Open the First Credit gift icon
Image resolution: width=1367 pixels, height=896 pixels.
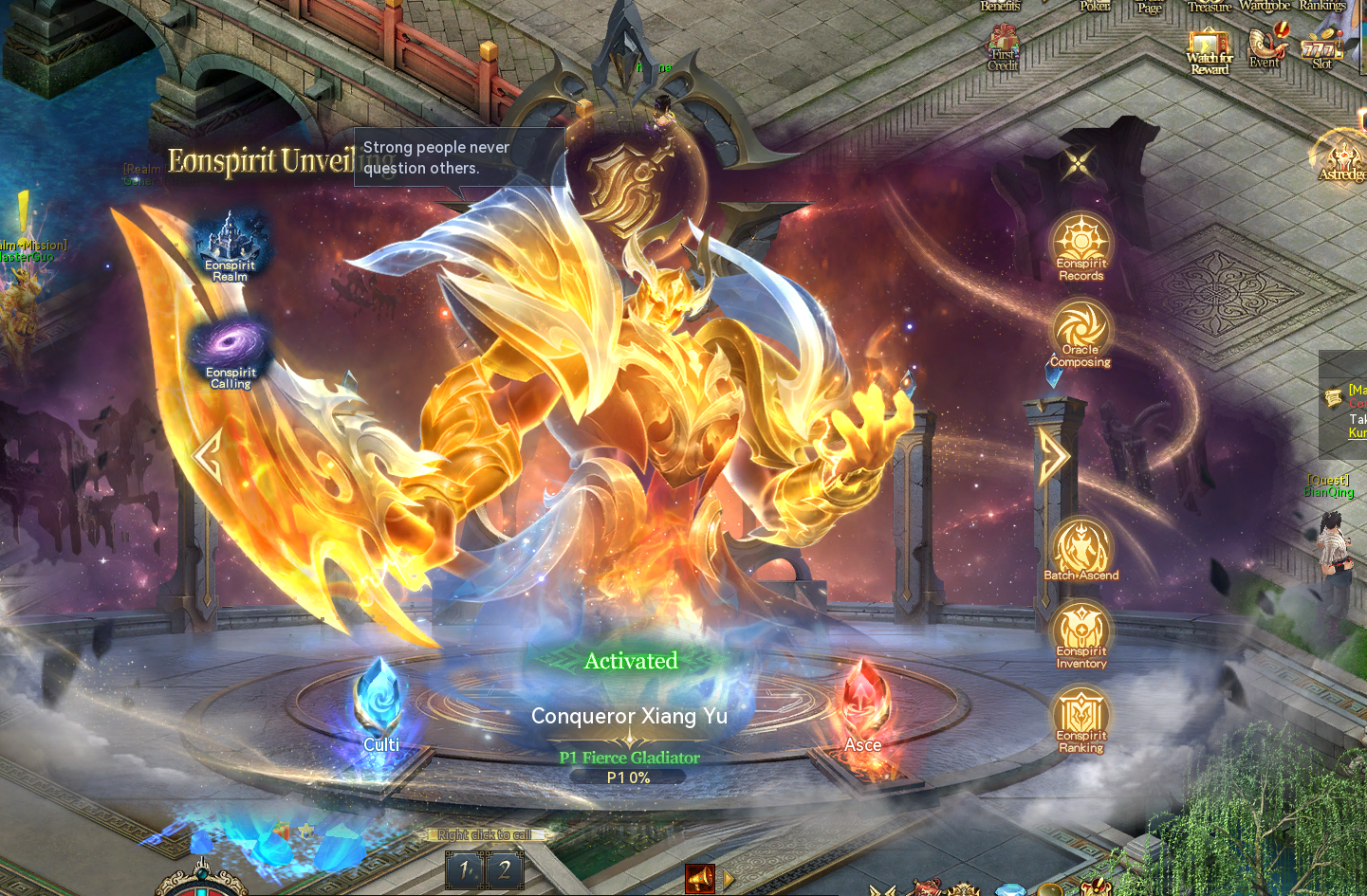coord(1003,49)
